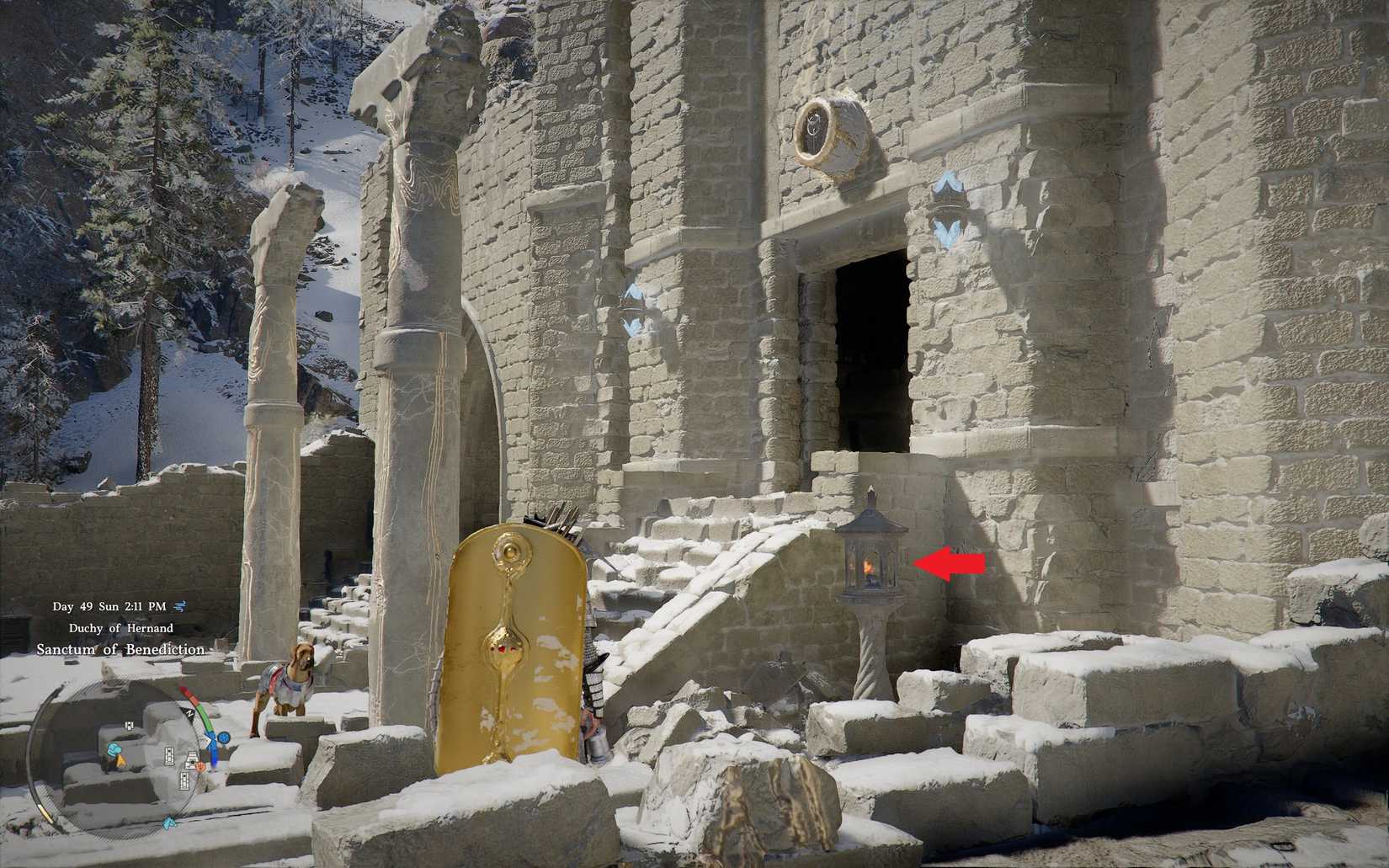Select the N compass marker on the minimap
The height and width of the screenshot is (868, 1389).
[189, 712]
